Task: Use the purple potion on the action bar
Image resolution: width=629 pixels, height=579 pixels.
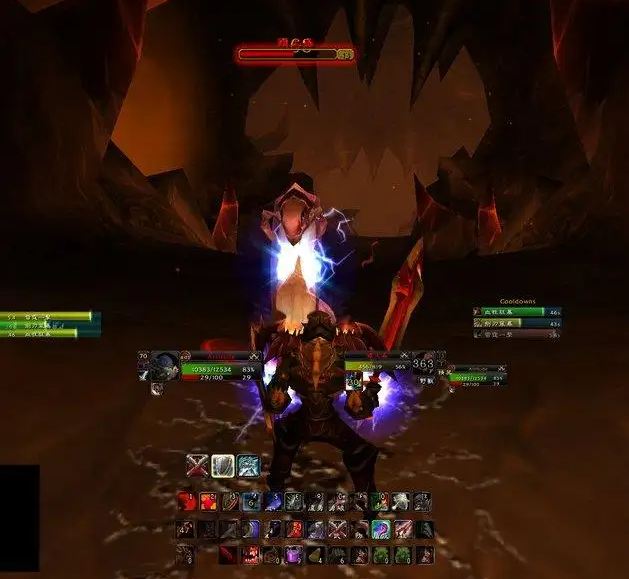Action: coord(293,553)
